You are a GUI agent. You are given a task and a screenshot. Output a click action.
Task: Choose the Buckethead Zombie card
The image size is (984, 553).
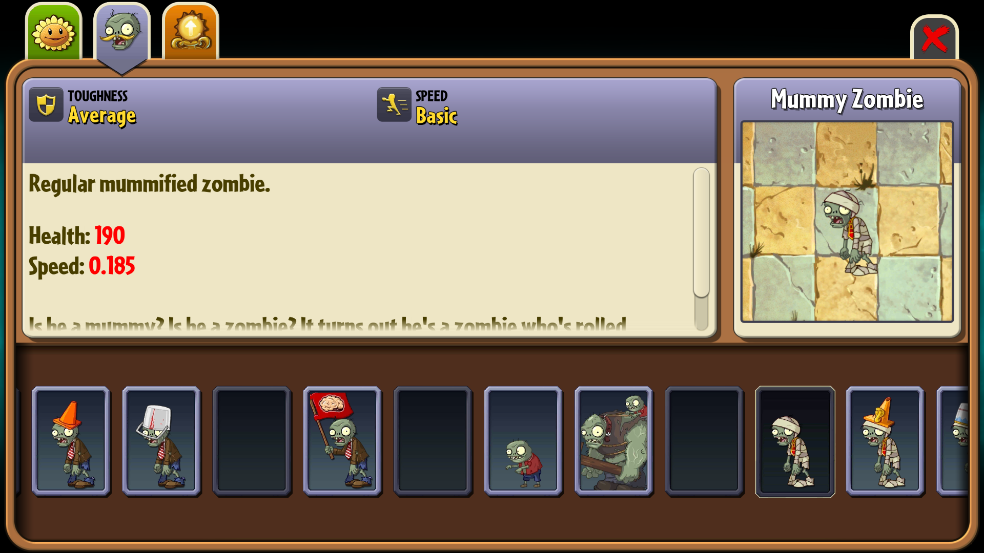coord(161,441)
